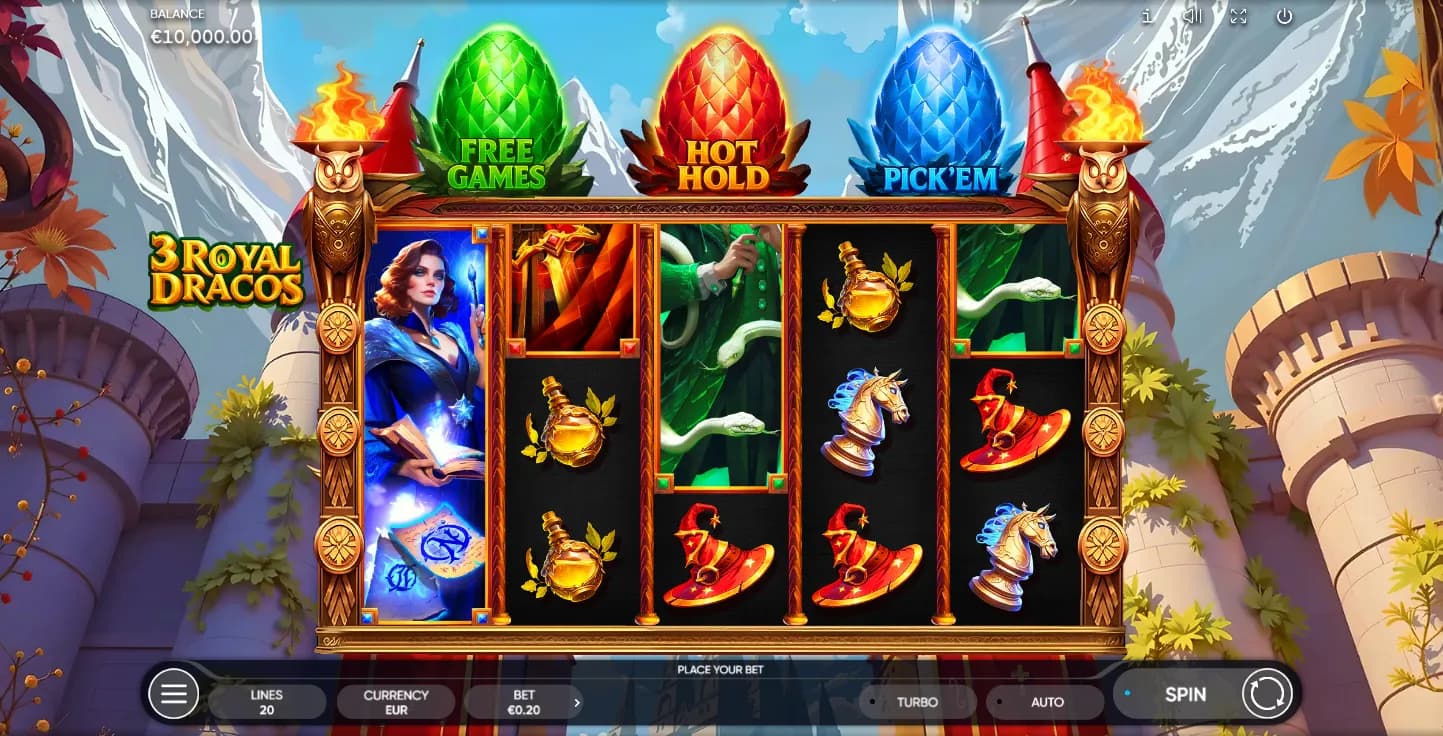Change the Lines setting
The width and height of the screenshot is (1443, 736).
click(267, 702)
